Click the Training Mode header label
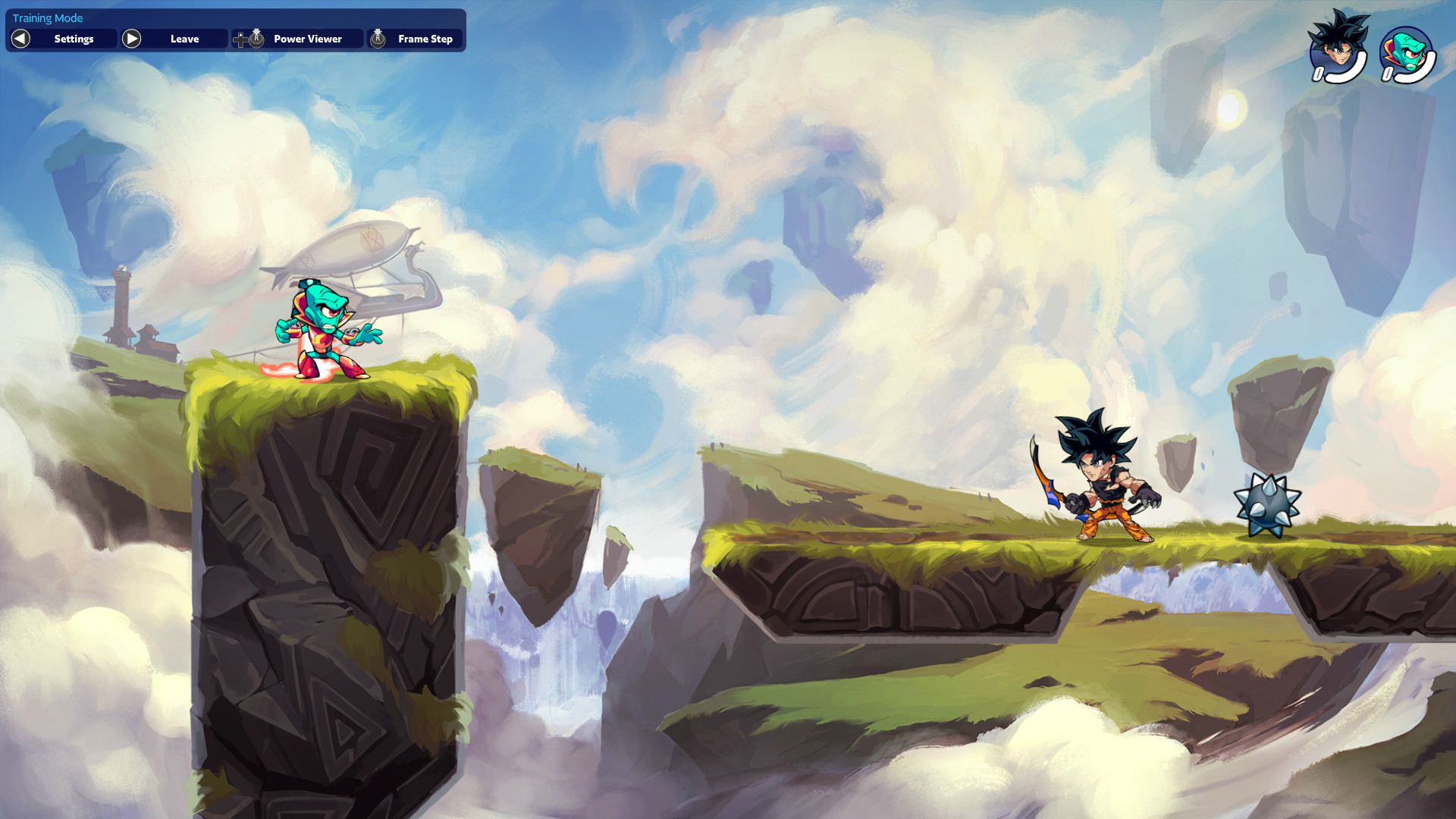1456x819 pixels. pyautogui.click(x=47, y=17)
